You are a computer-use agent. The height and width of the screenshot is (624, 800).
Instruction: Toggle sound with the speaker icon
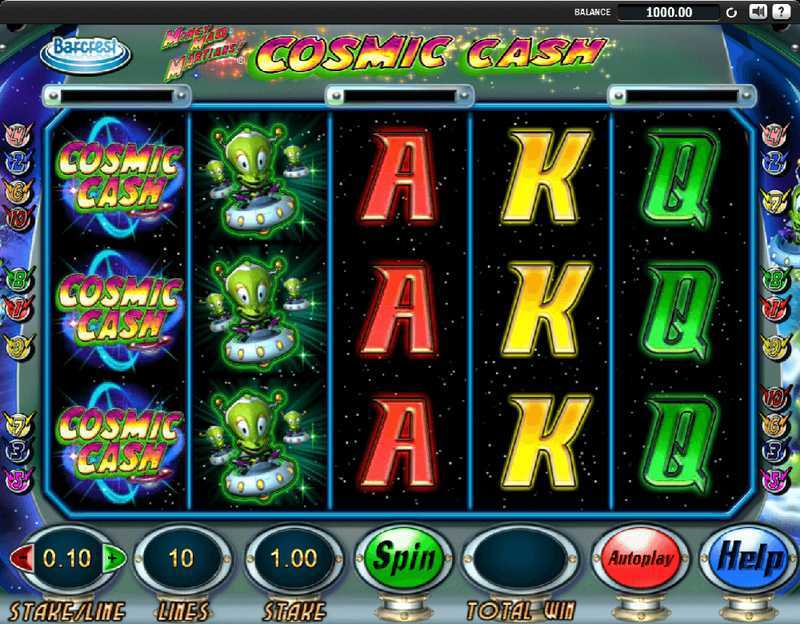point(757,12)
